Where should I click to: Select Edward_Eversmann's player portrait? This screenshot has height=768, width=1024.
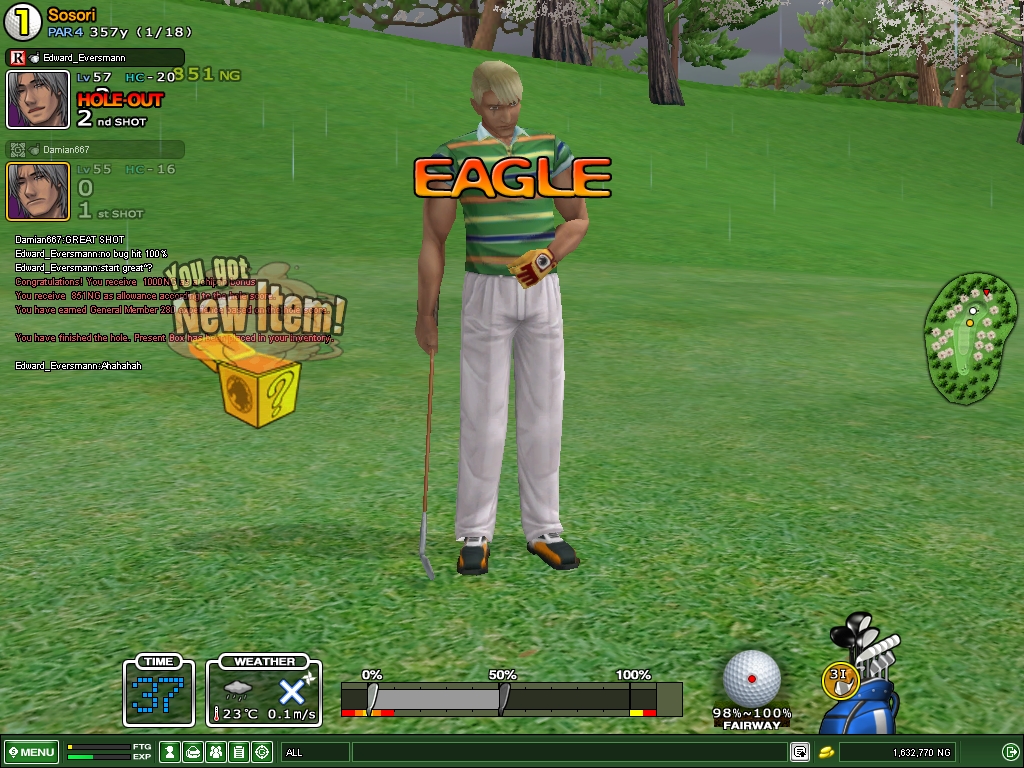click(38, 99)
